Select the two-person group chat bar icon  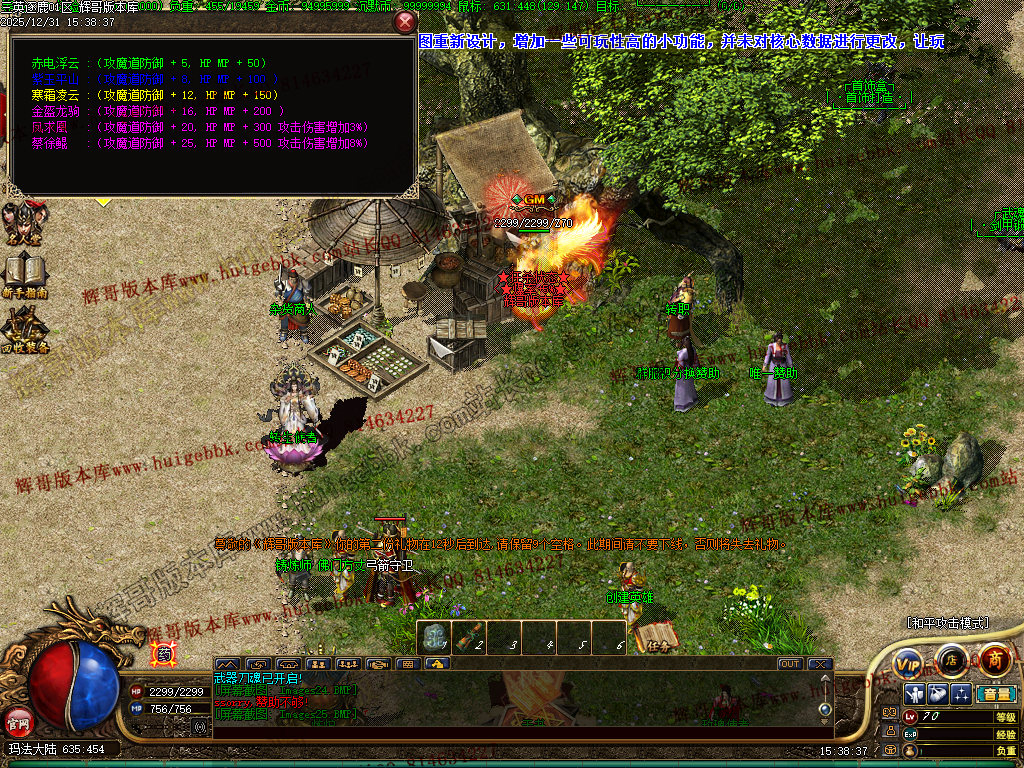[319, 663]
